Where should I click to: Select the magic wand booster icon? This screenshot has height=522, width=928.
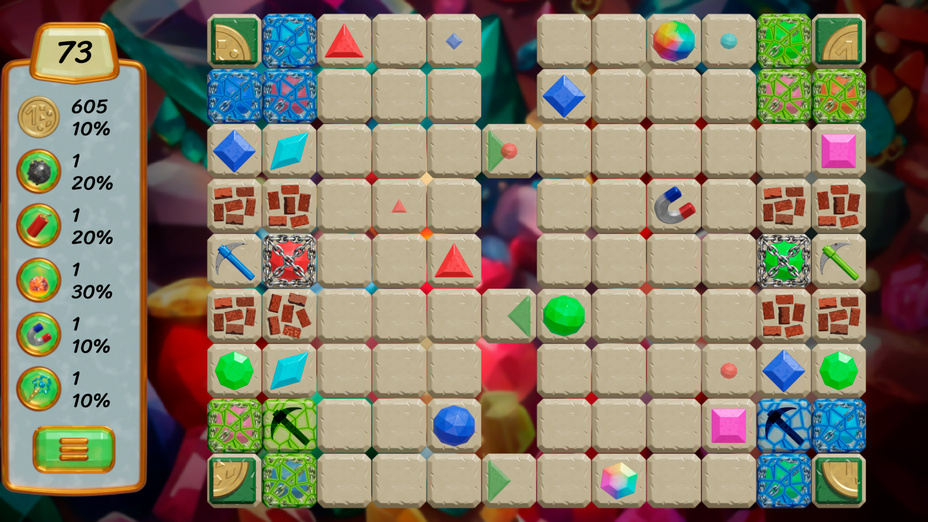(39, 389)
